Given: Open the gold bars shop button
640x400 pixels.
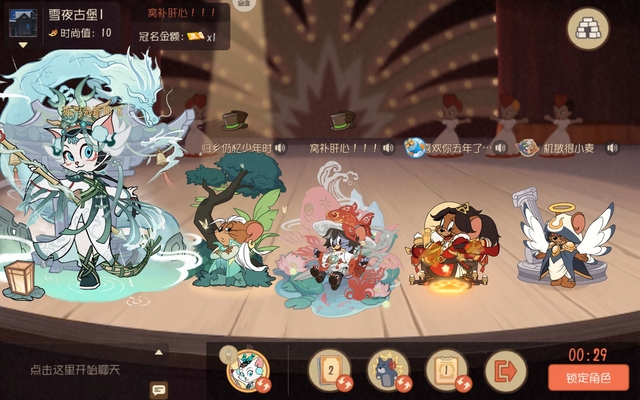Looking at the screenshot, I should coord(588,30).
